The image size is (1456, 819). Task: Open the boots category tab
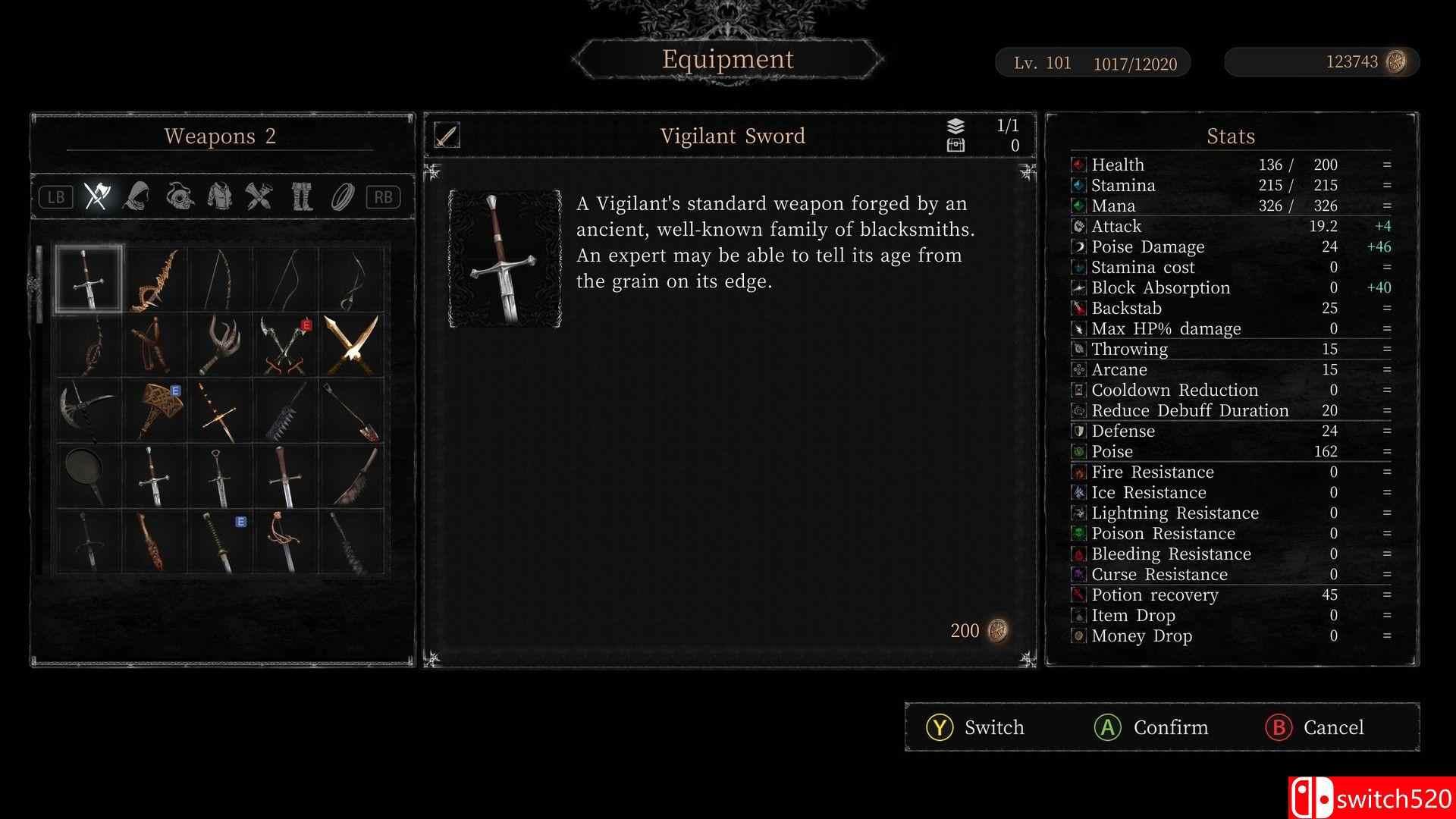(x=302, y=197)
